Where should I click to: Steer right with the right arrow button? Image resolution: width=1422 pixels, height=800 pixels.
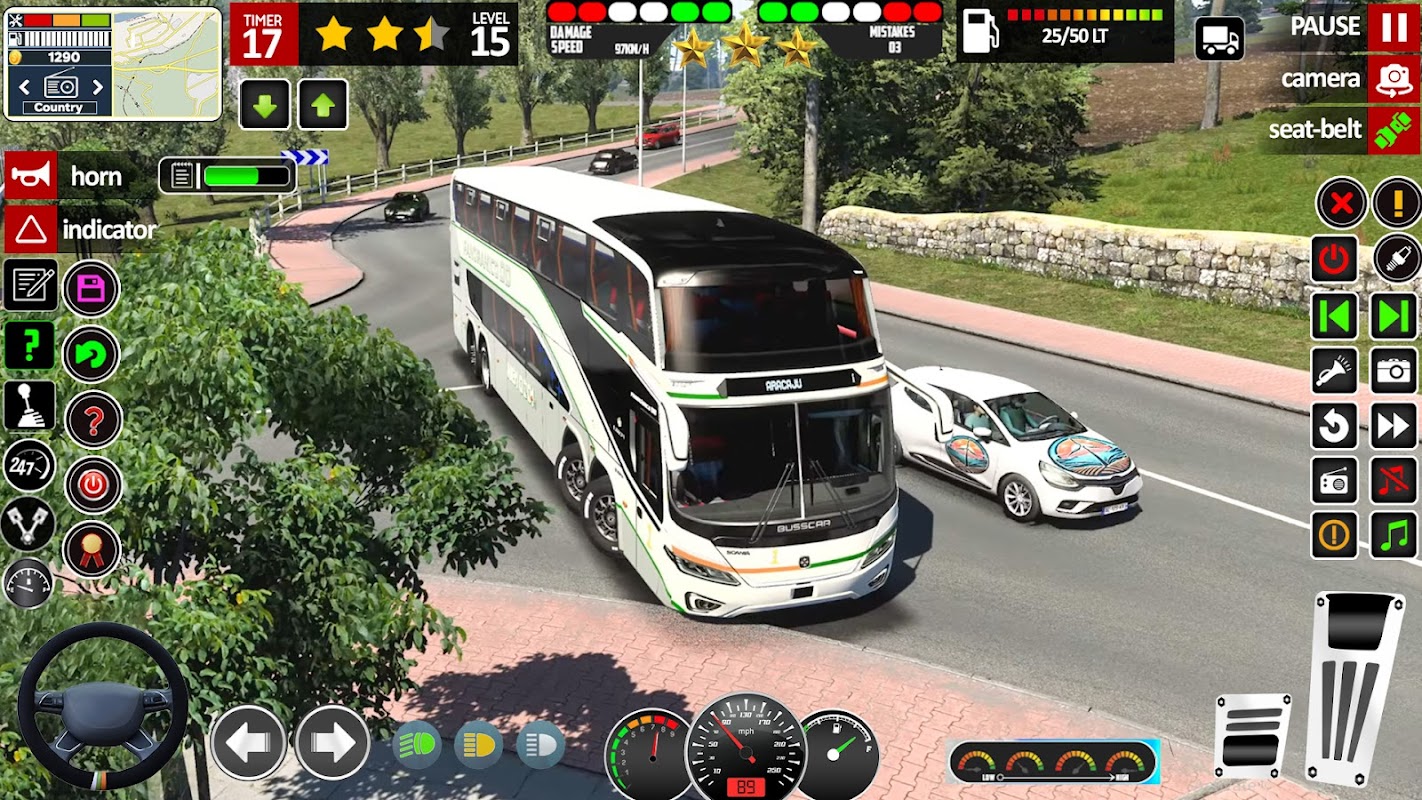tap(331, 742)
